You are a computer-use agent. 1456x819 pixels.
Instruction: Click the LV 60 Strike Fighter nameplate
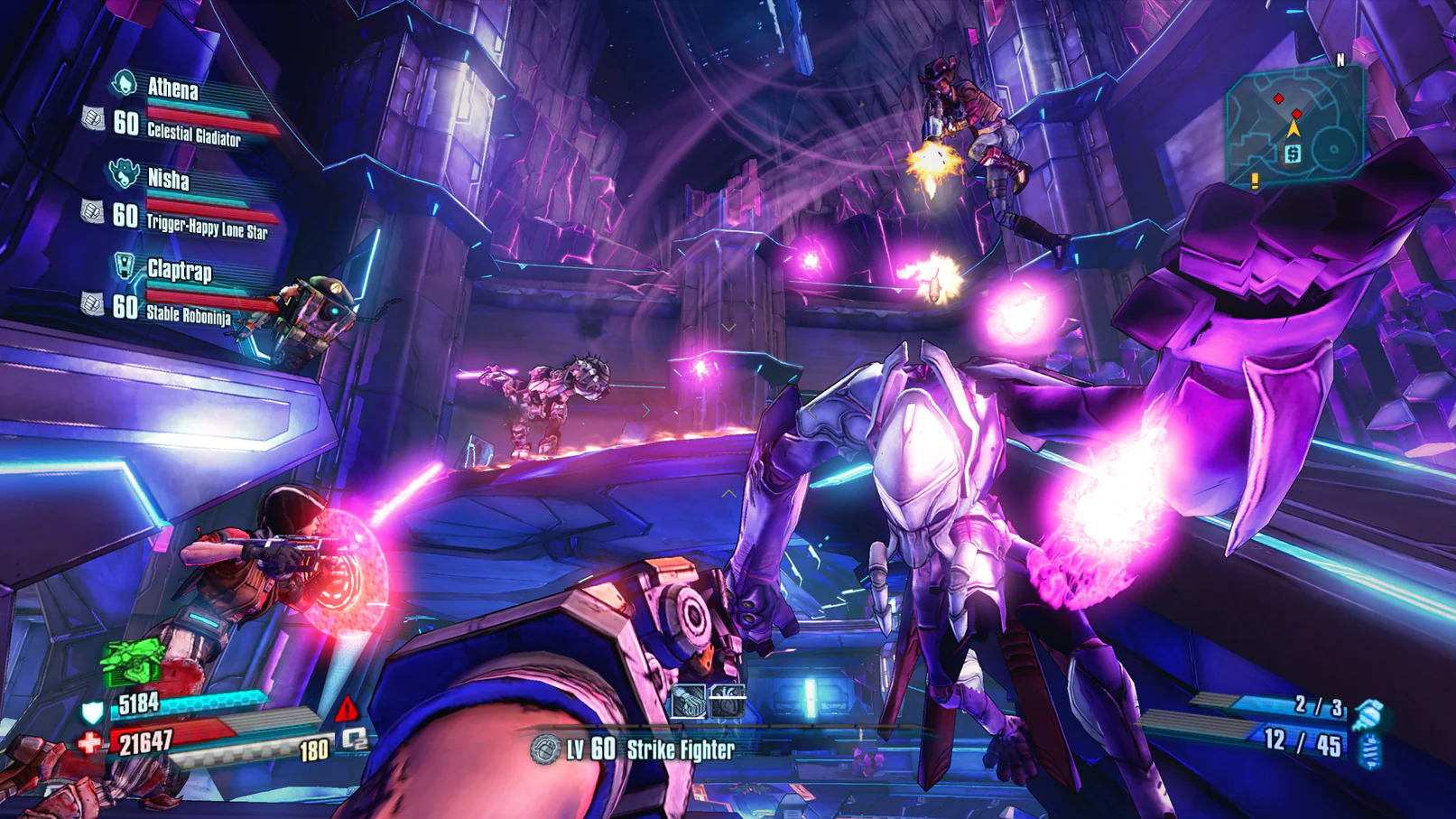point(649,748)
